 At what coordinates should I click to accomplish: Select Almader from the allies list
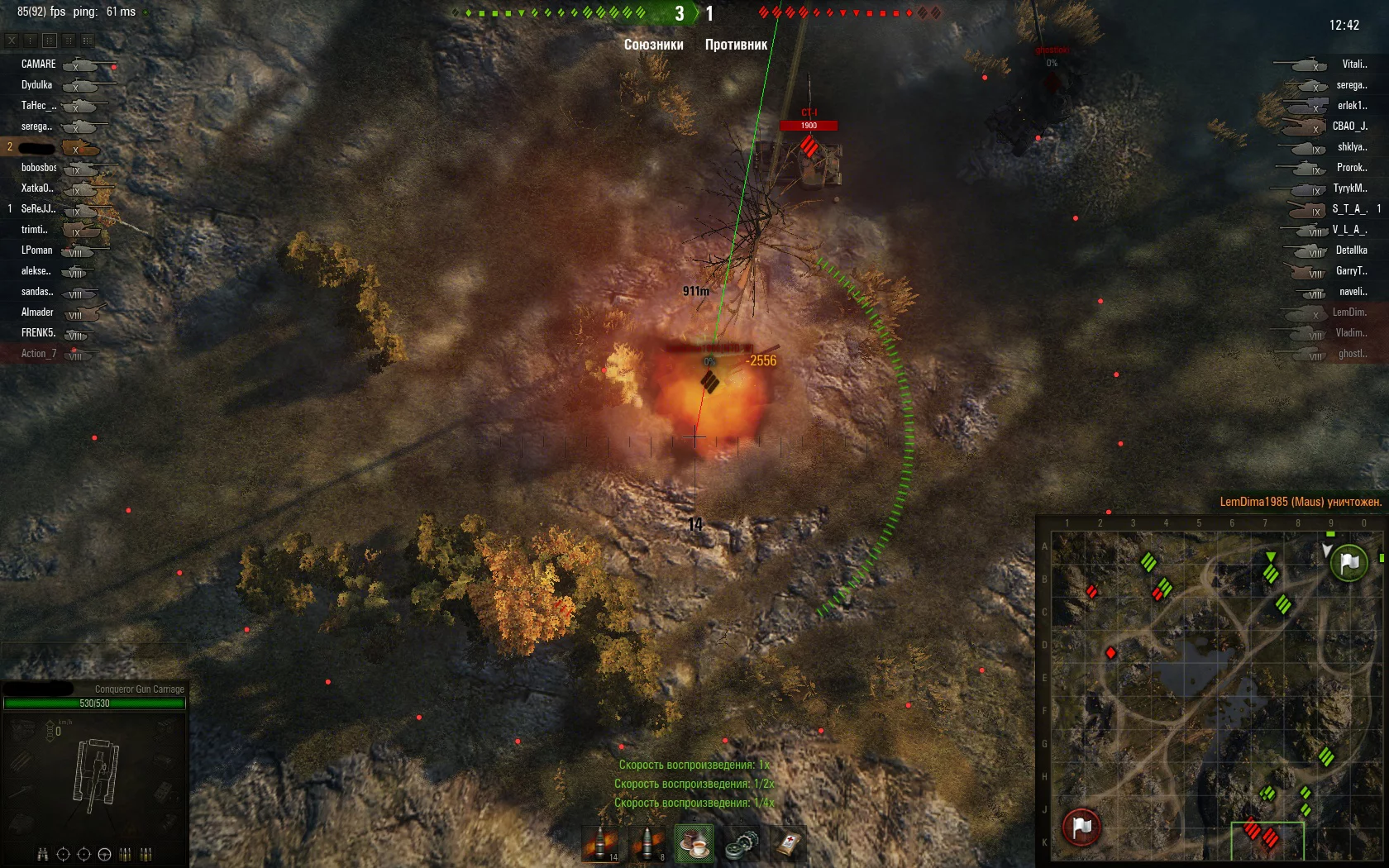[x=37, y=312]
